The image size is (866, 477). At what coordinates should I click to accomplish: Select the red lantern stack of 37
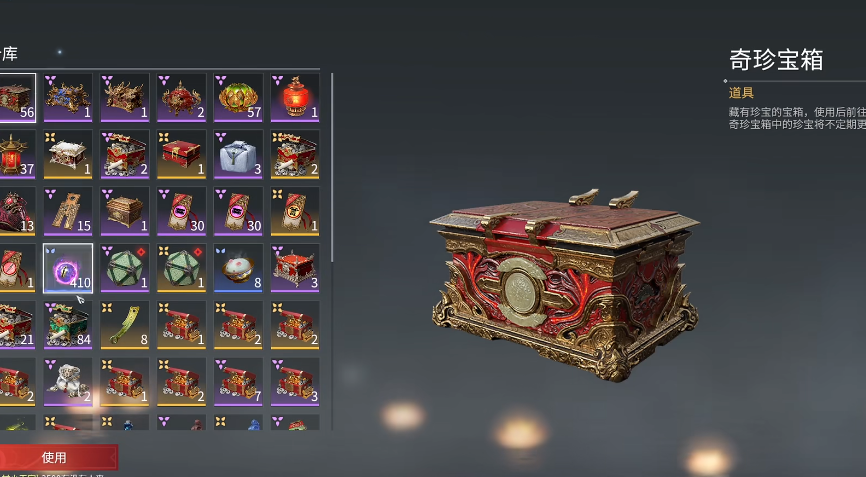[16, 154]
